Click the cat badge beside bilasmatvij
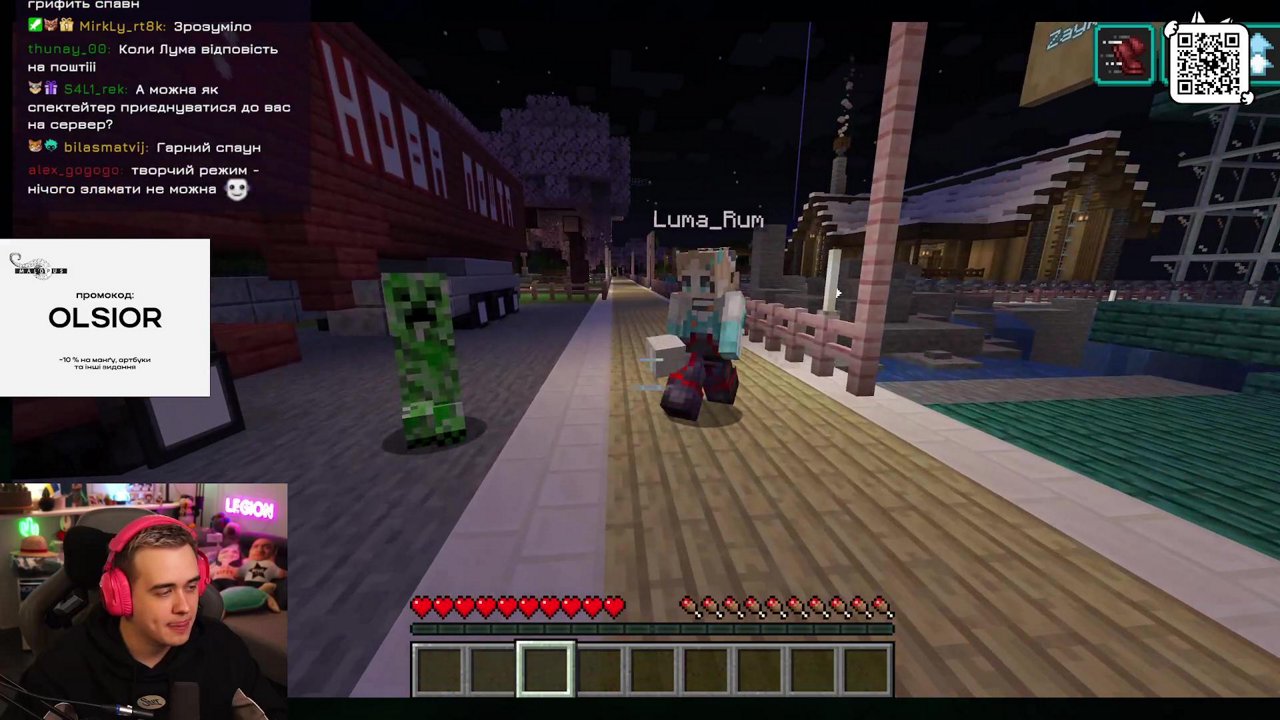Screen dimensions: 1280x720 (x=35, y=146)
